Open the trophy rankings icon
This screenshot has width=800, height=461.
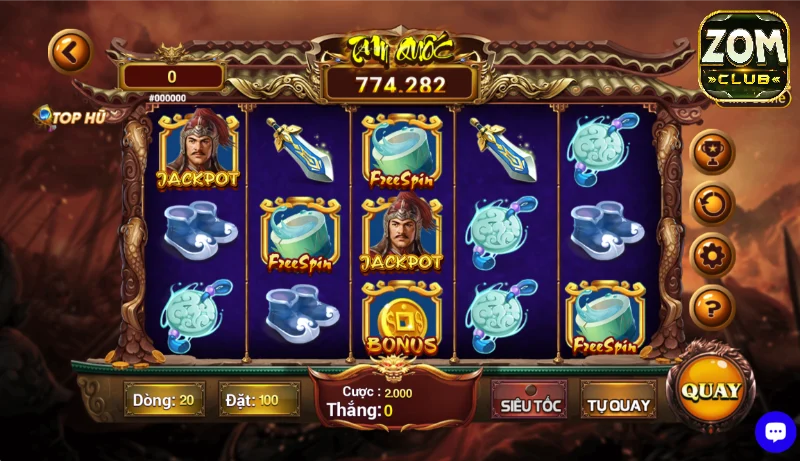pyautogui.click(x=713, y=152)
